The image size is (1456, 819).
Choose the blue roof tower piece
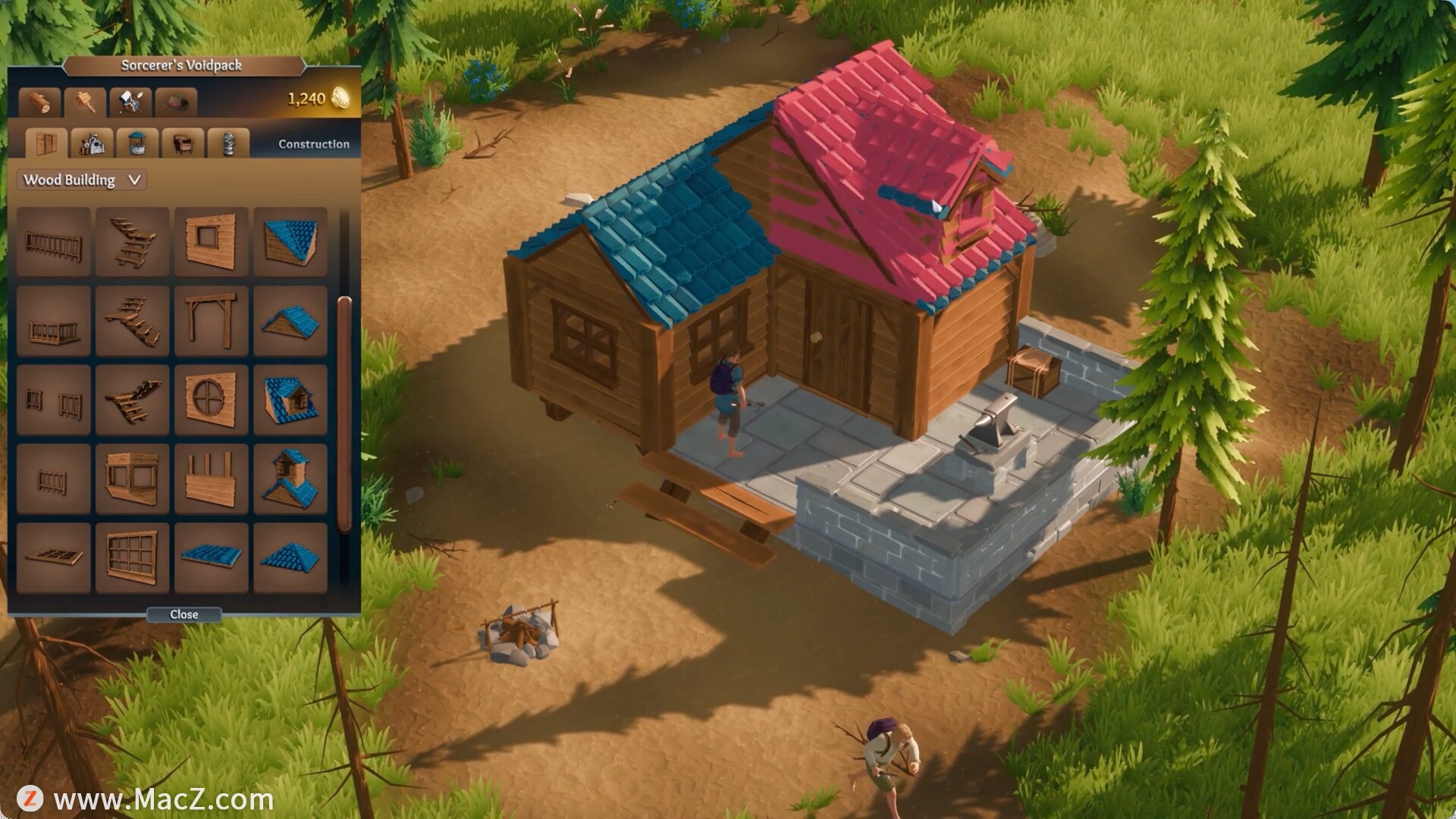tap(290, 478)
